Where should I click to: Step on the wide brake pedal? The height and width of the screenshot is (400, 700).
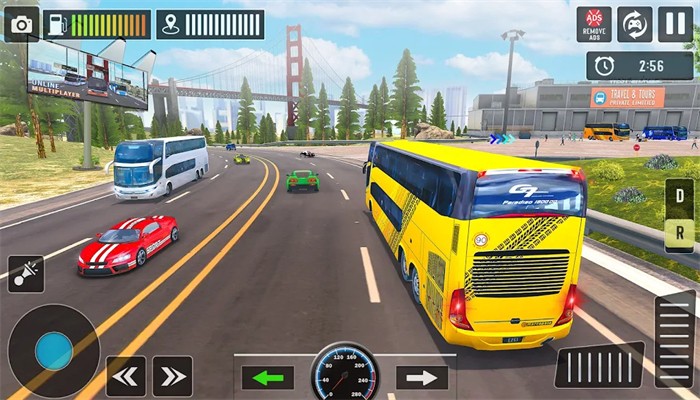599,365
